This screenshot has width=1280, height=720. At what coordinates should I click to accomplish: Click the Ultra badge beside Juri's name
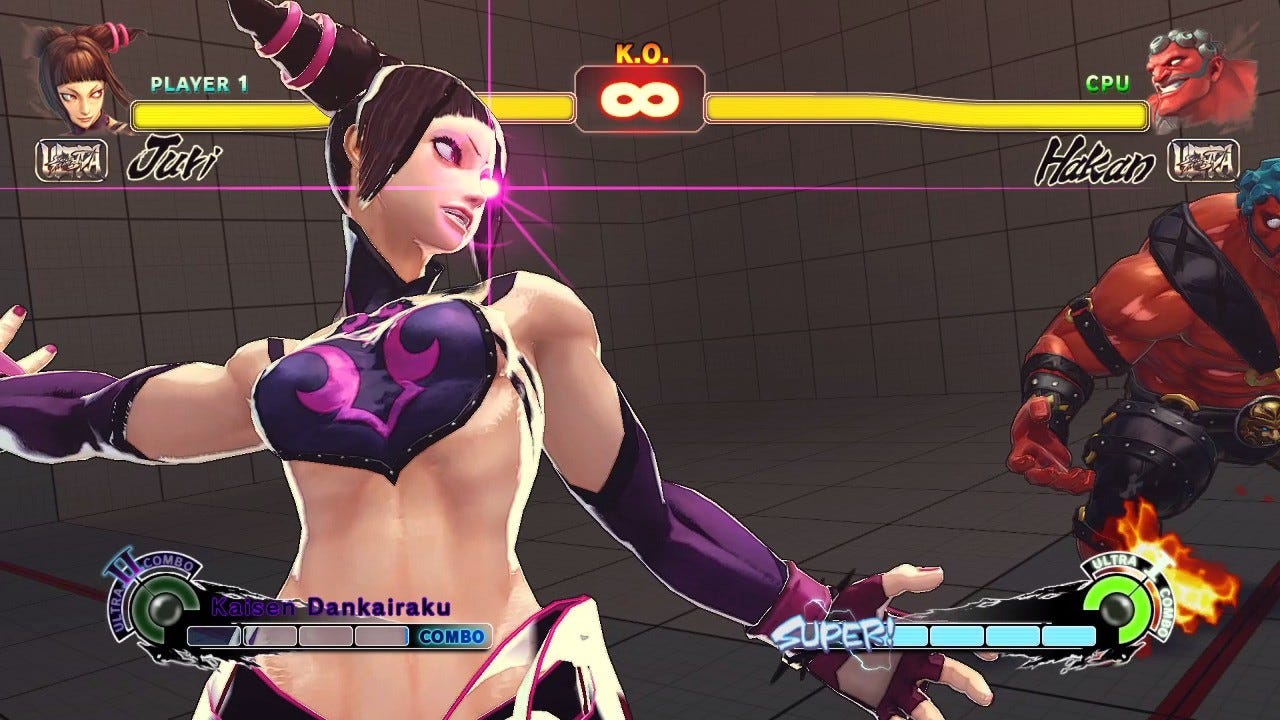(x=72, y=160)
